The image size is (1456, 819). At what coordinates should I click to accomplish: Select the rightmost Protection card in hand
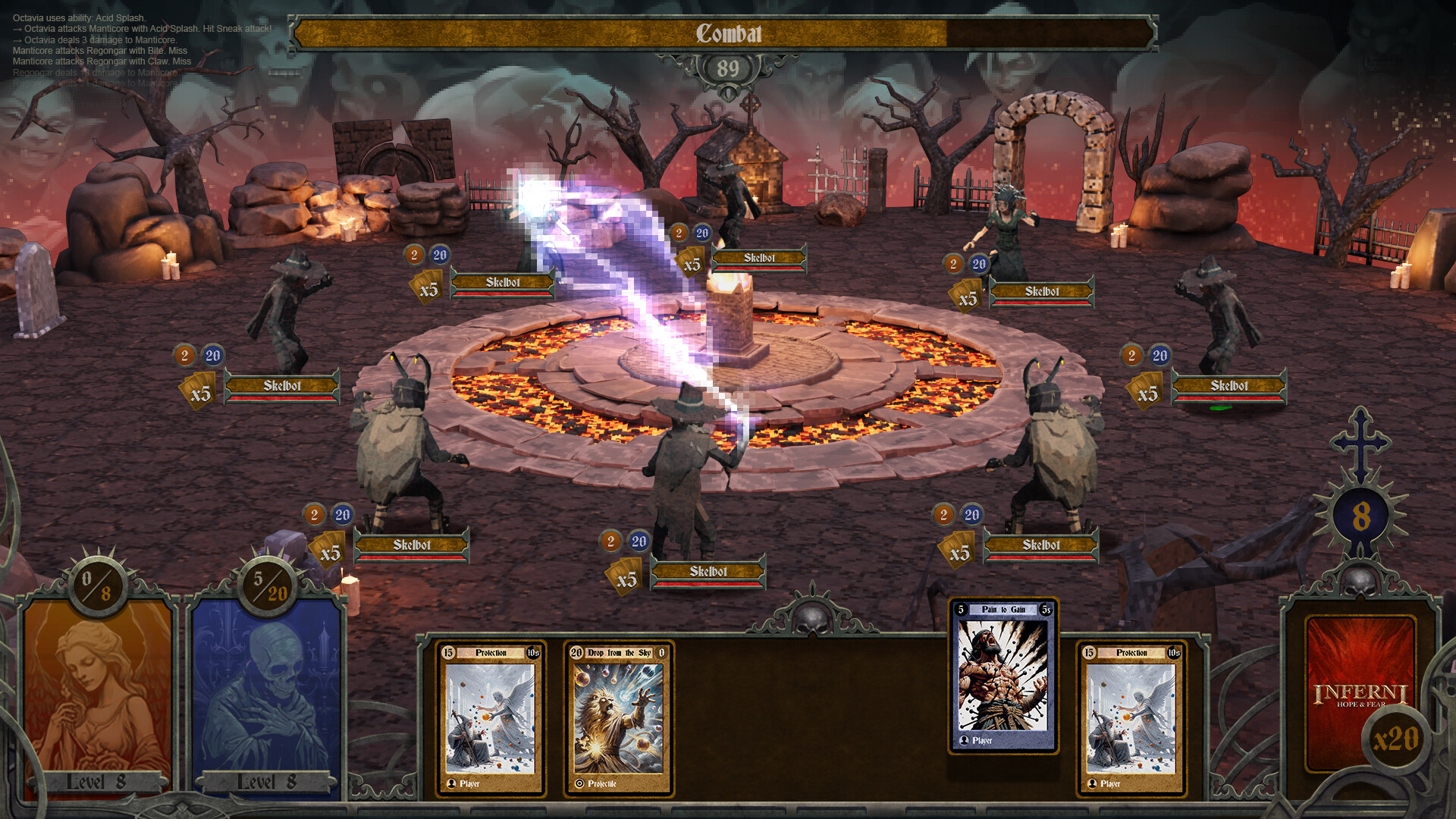pos(1130,717)
